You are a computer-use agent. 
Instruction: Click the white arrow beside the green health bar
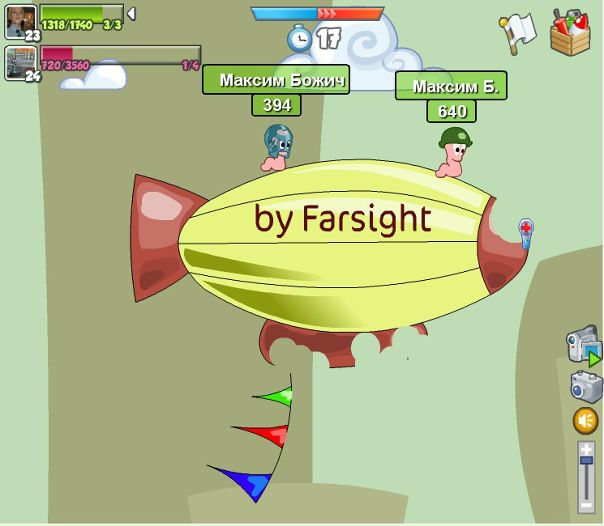[x=131, y=14]
